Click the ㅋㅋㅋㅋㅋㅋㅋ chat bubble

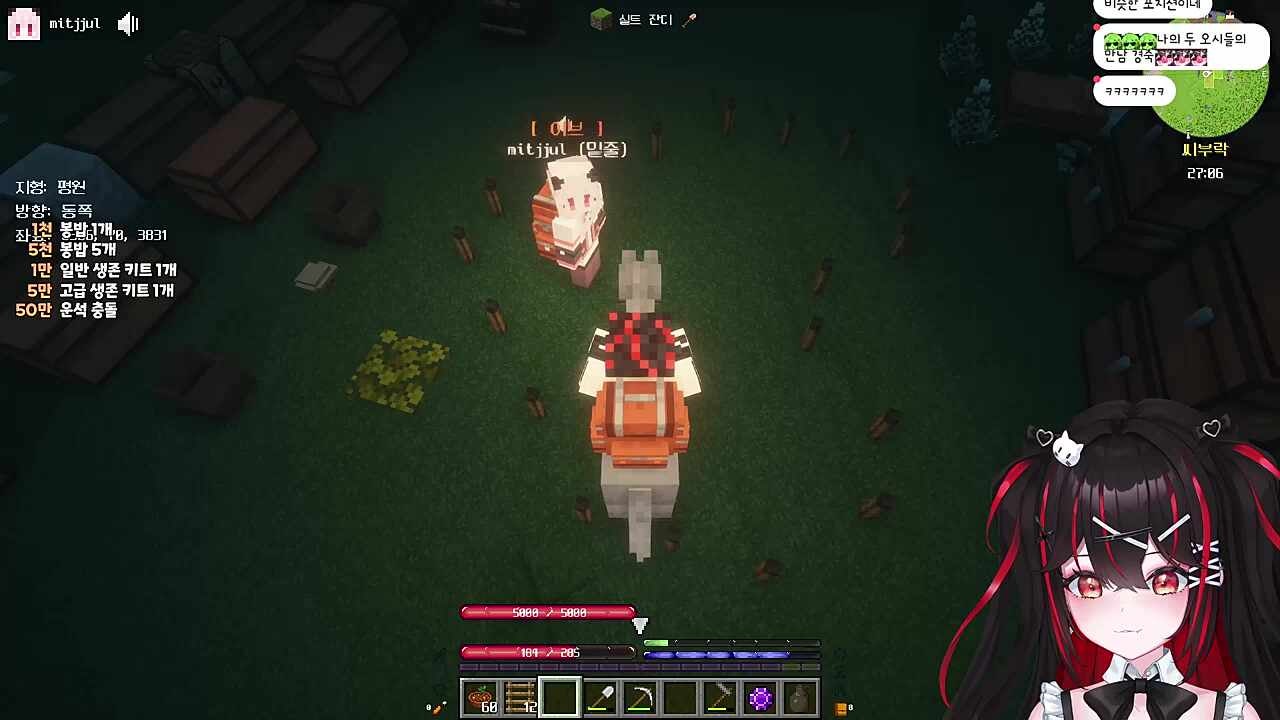(x=1134, y=92)
